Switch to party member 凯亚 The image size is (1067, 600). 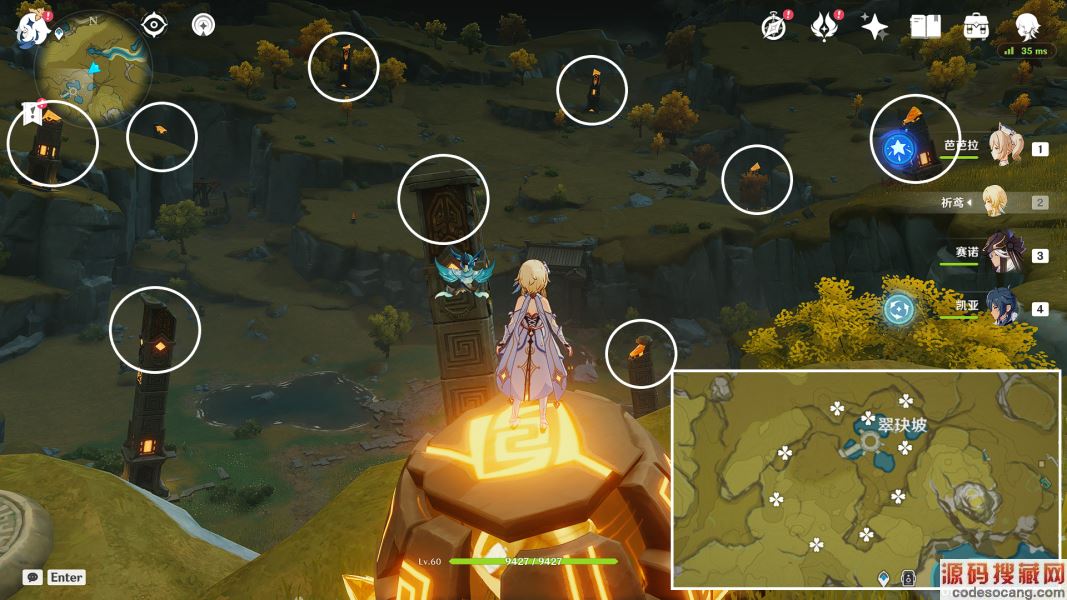1000,308
